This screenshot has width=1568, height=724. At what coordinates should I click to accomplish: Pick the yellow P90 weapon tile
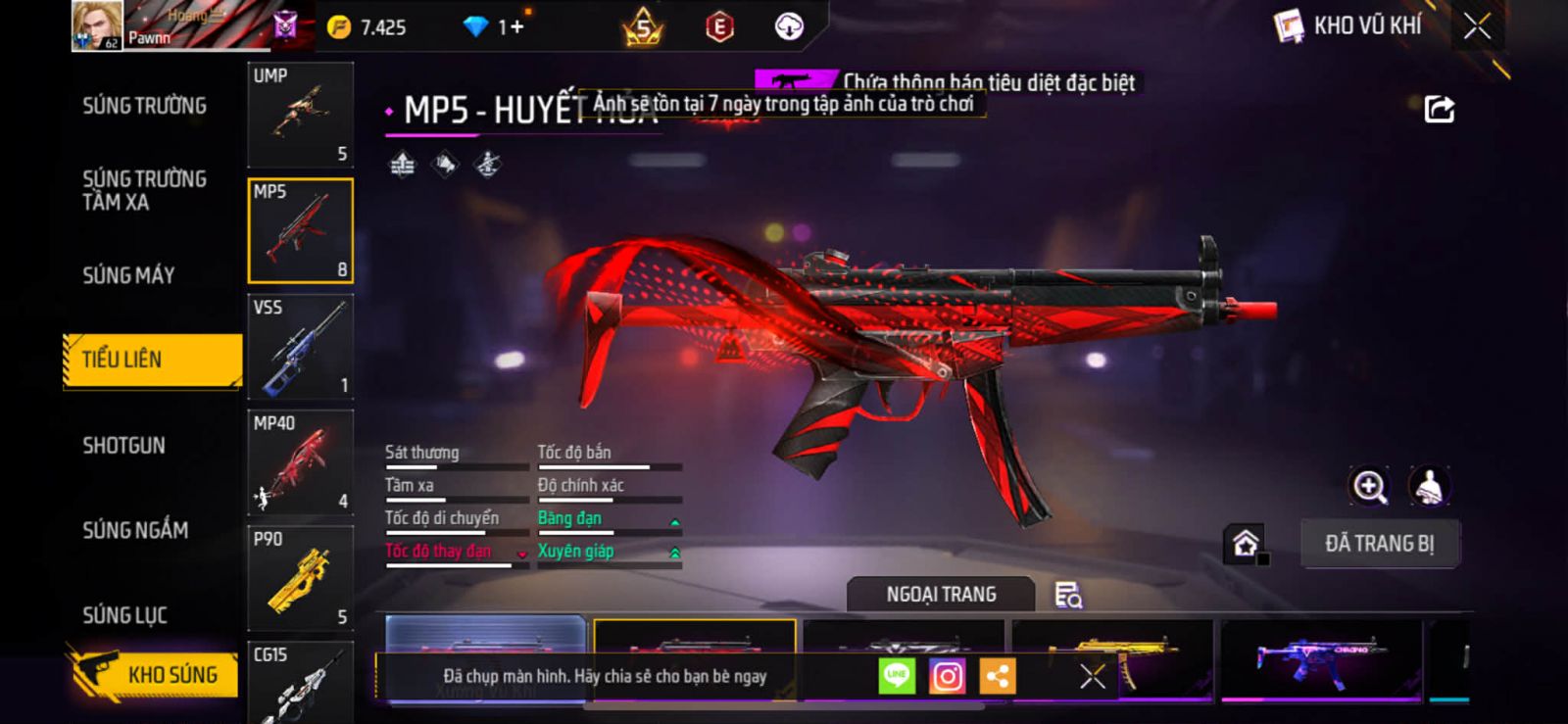pyautogui.click(x=300, y=578)
